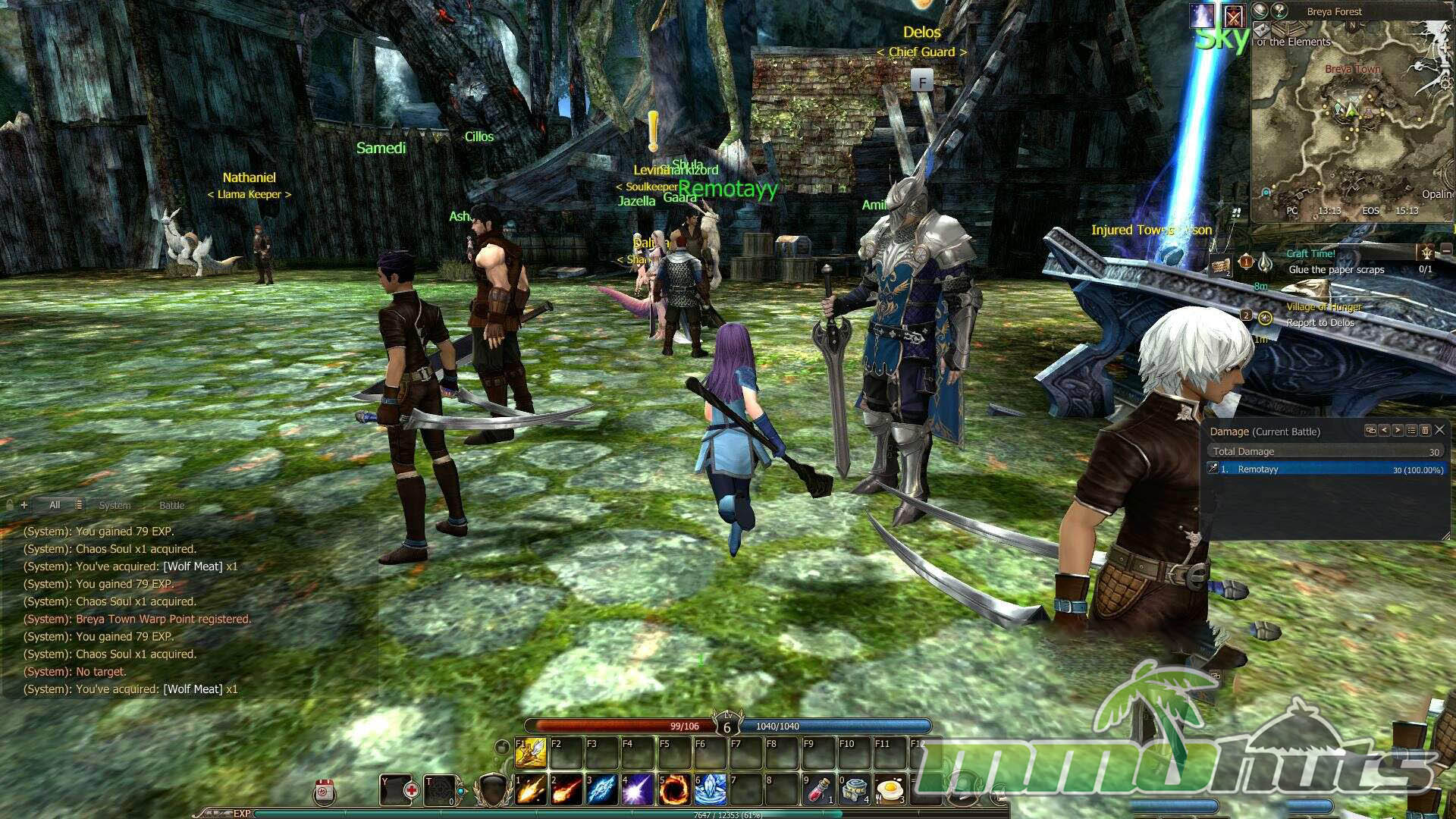Use the flaming ring skill in slot 5
1456x819 pixels.
(x=673, y=789)
